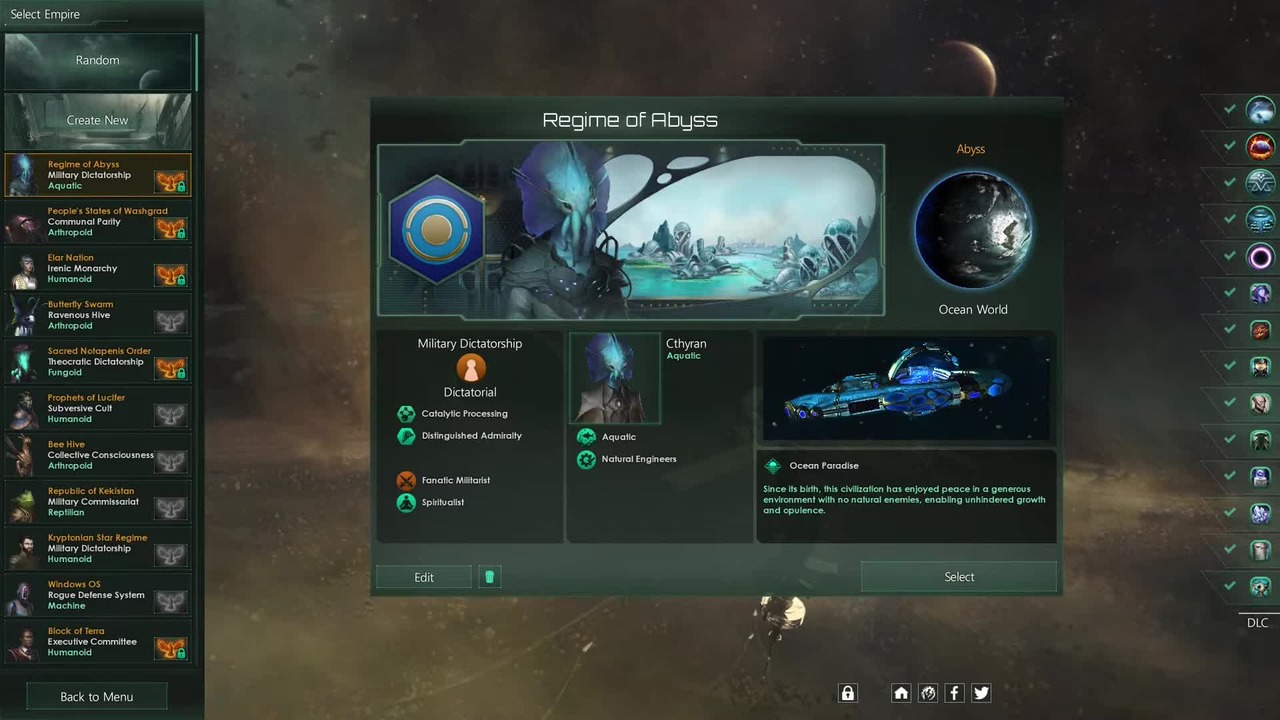Confirm empire with Select button
1280x720 pixels.
tap(958, 577)
